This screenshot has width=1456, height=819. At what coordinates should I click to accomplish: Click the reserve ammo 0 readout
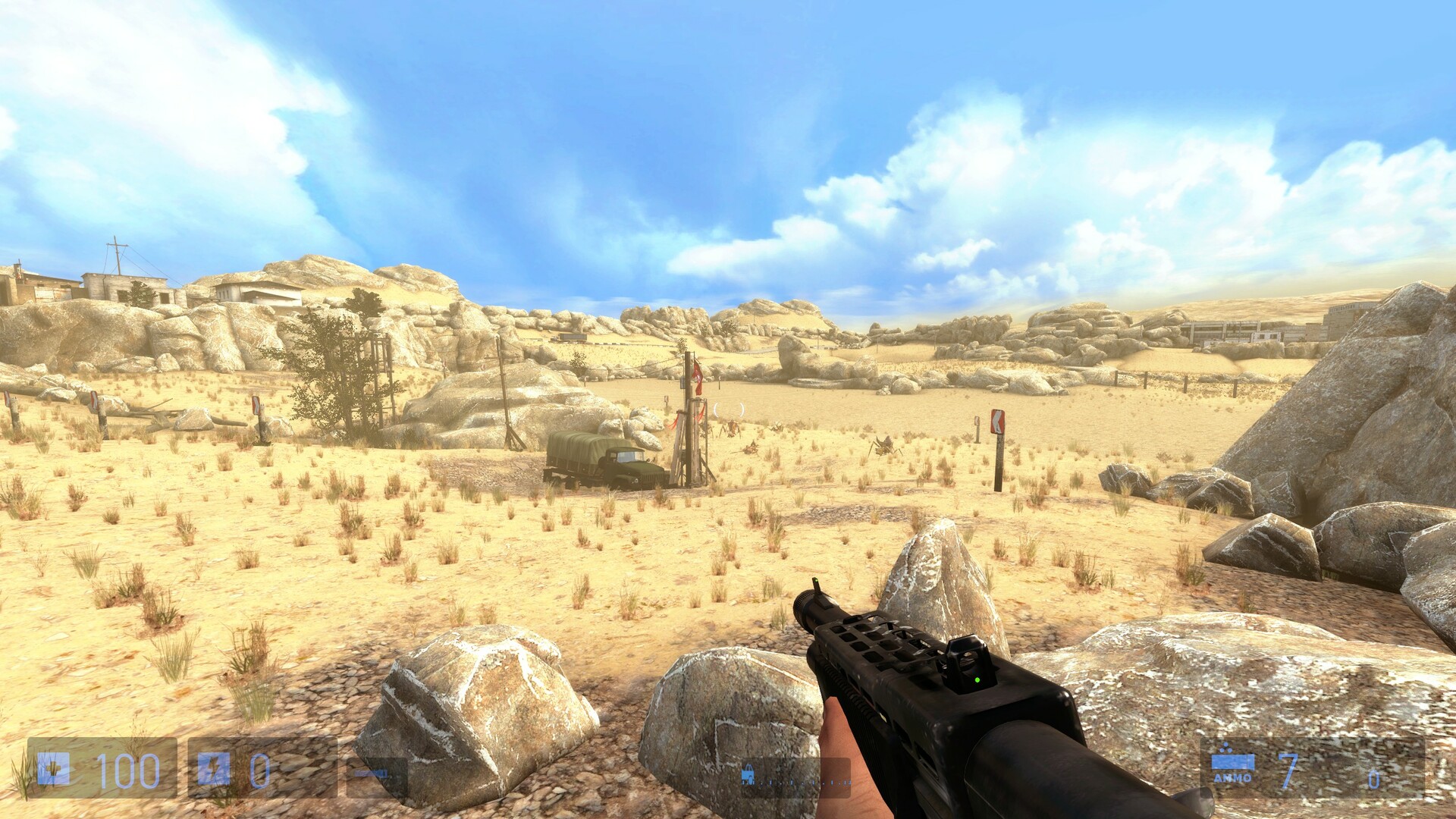(x=1374, y=779)
